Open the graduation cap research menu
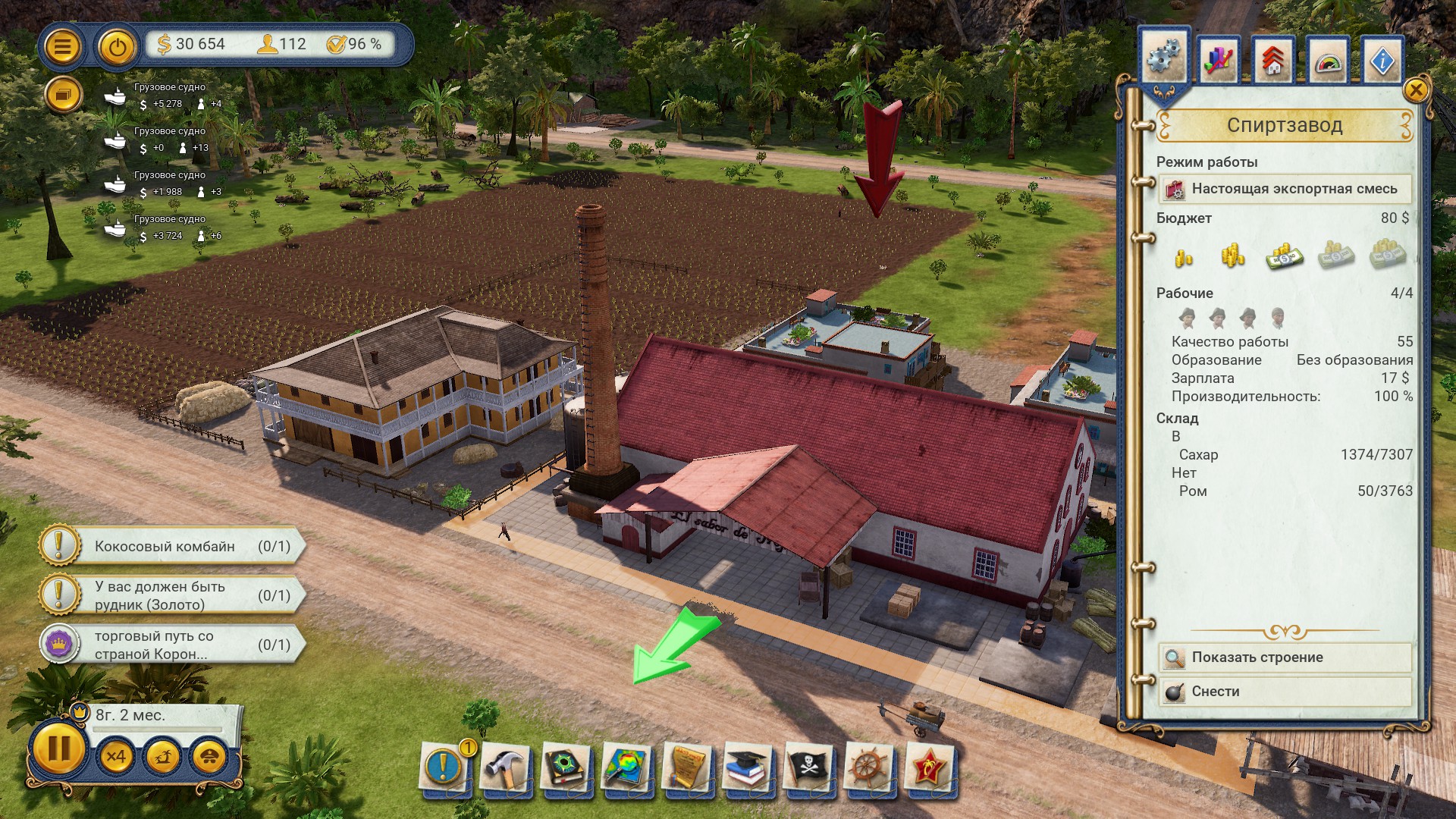The image size is (1456, 819). click(748, 767)
